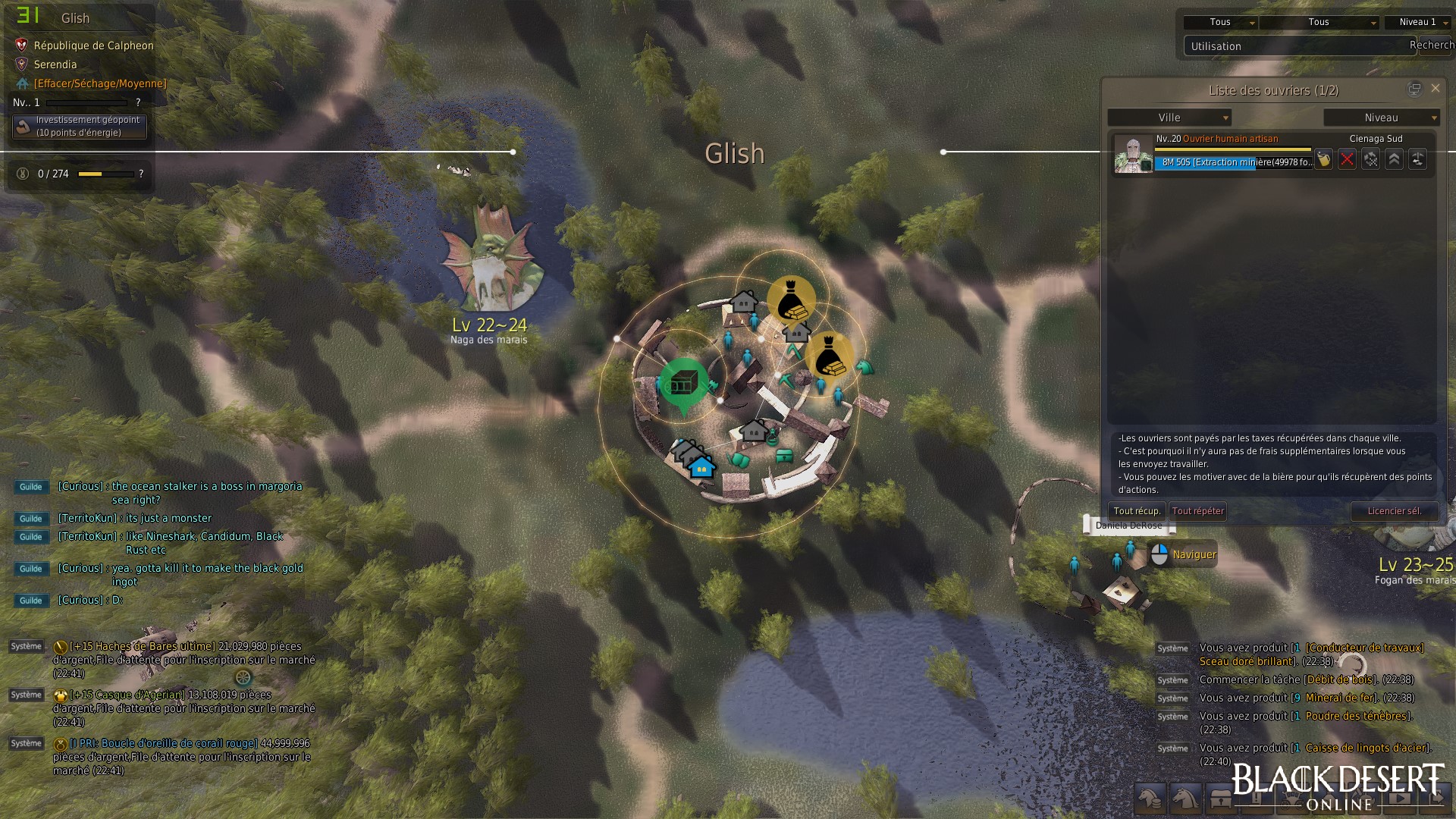Viewport: 1456px width, 819px height.
Task: Open the Niveau 1 dropdown
Action: click(x=1417, y=23)
